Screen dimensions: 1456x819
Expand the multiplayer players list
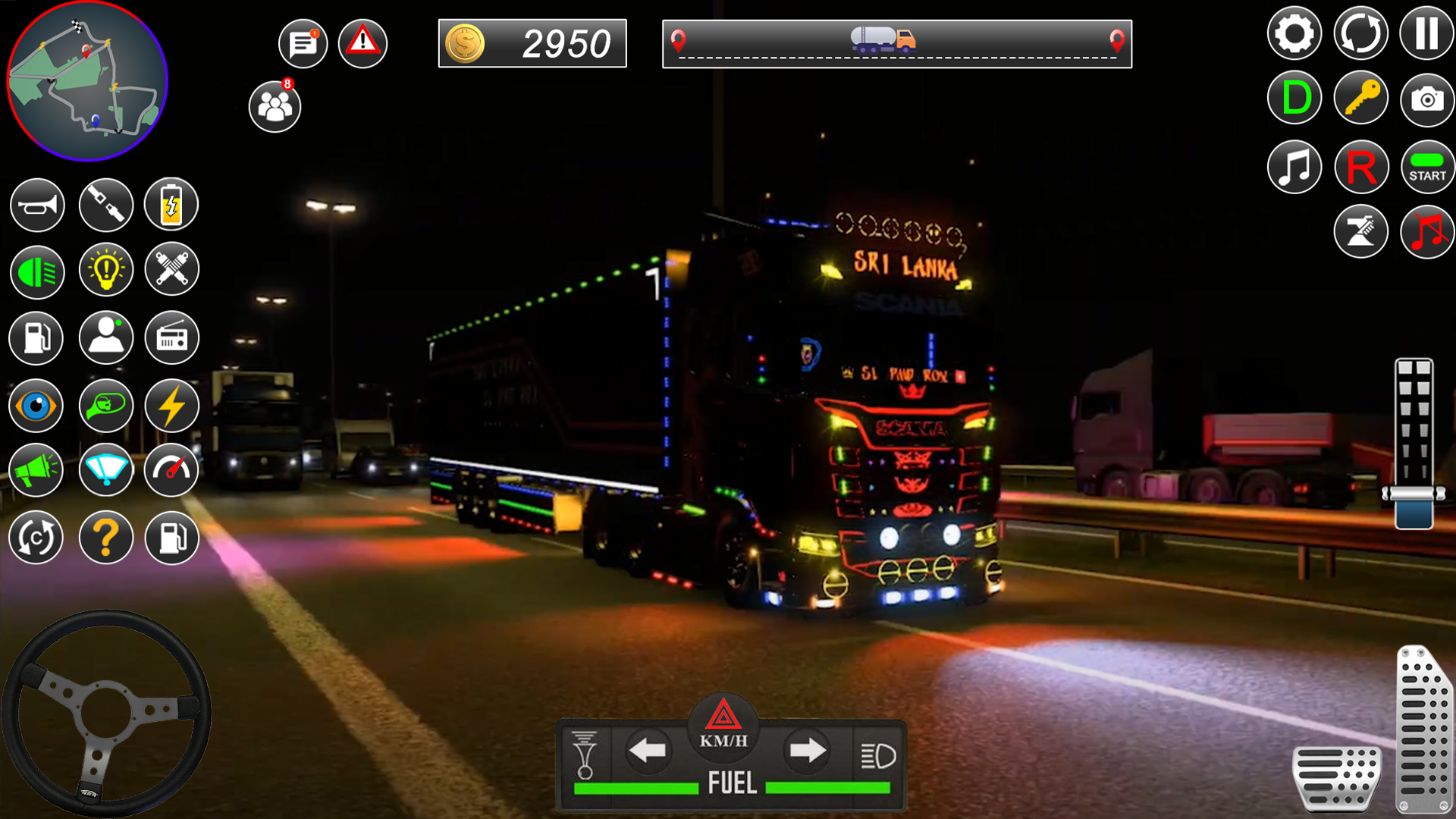275,106
